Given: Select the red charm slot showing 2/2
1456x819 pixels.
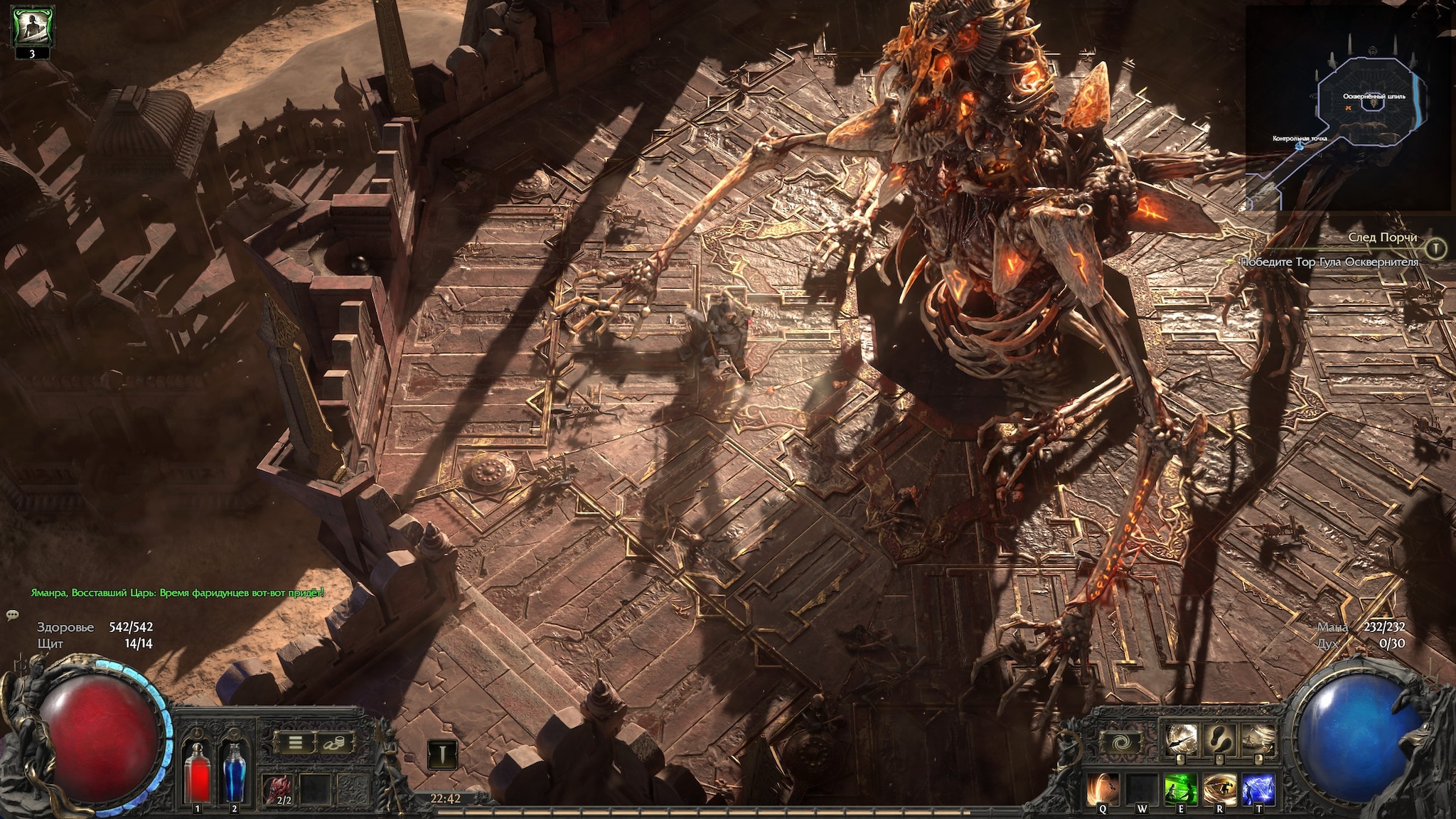Looking at the screenshot, I should coord(278,789).
